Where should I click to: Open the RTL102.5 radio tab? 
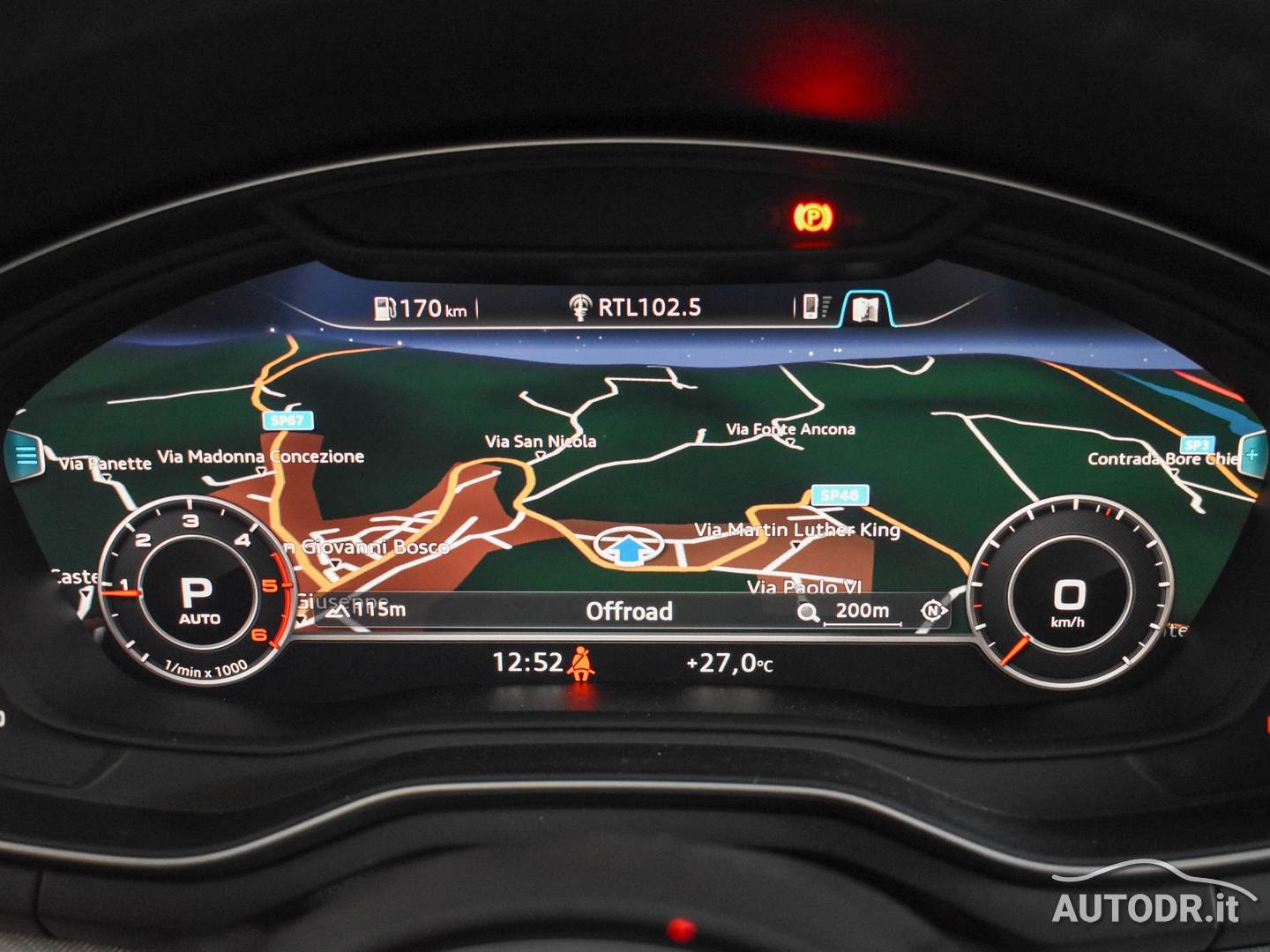pos(635,307)
